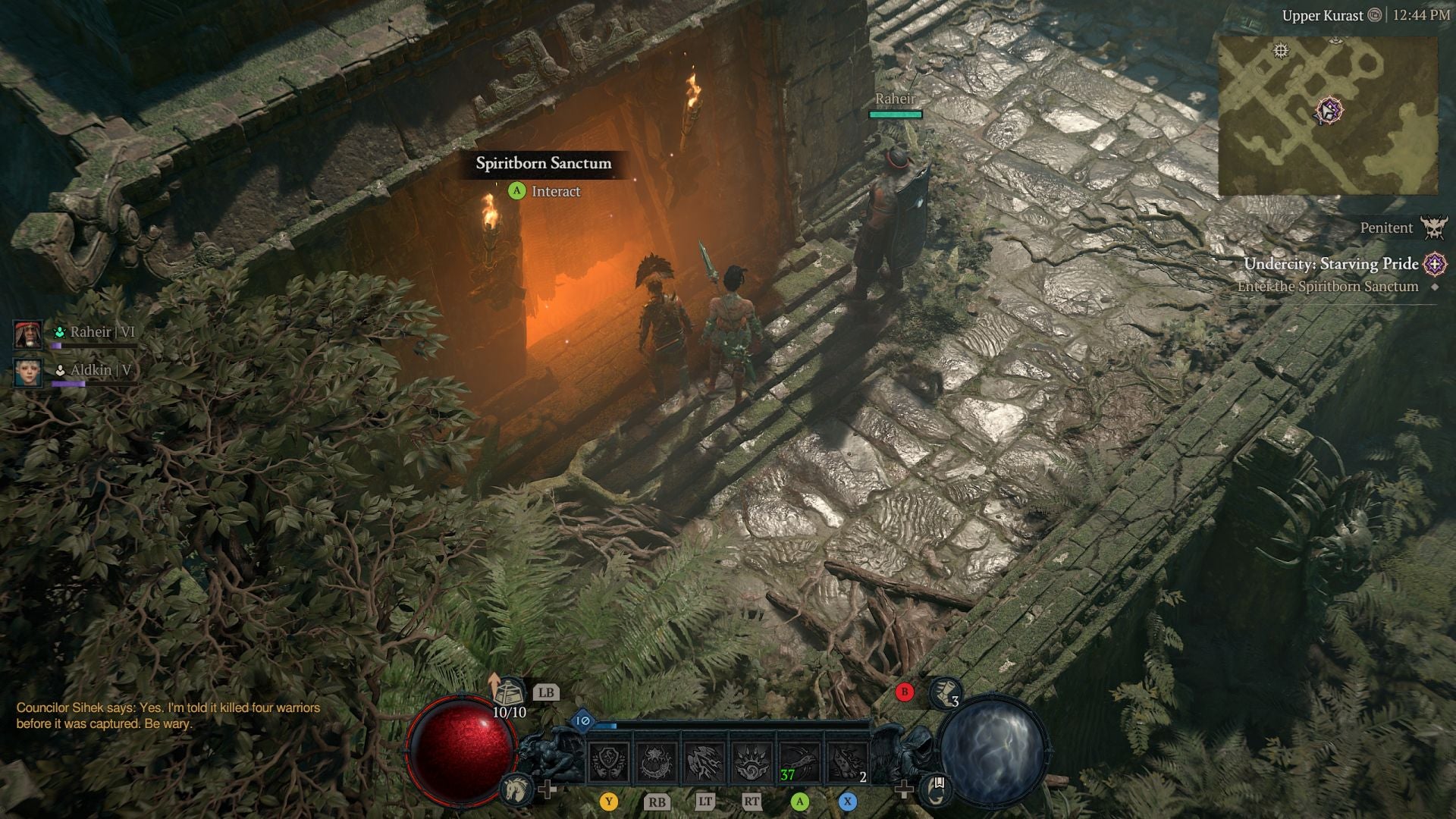Select the health potion icon showing 10/10

tap(510, 692)
